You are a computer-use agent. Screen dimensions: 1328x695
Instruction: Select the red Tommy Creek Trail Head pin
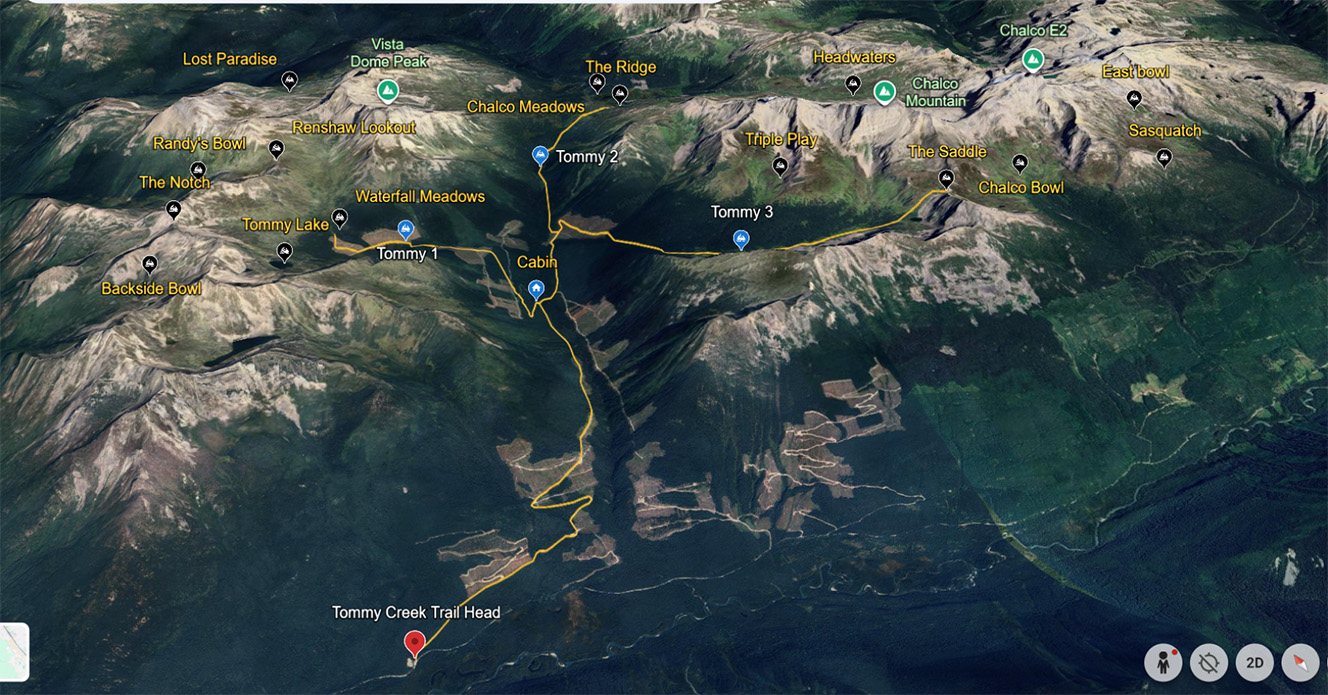pos(414,643)
